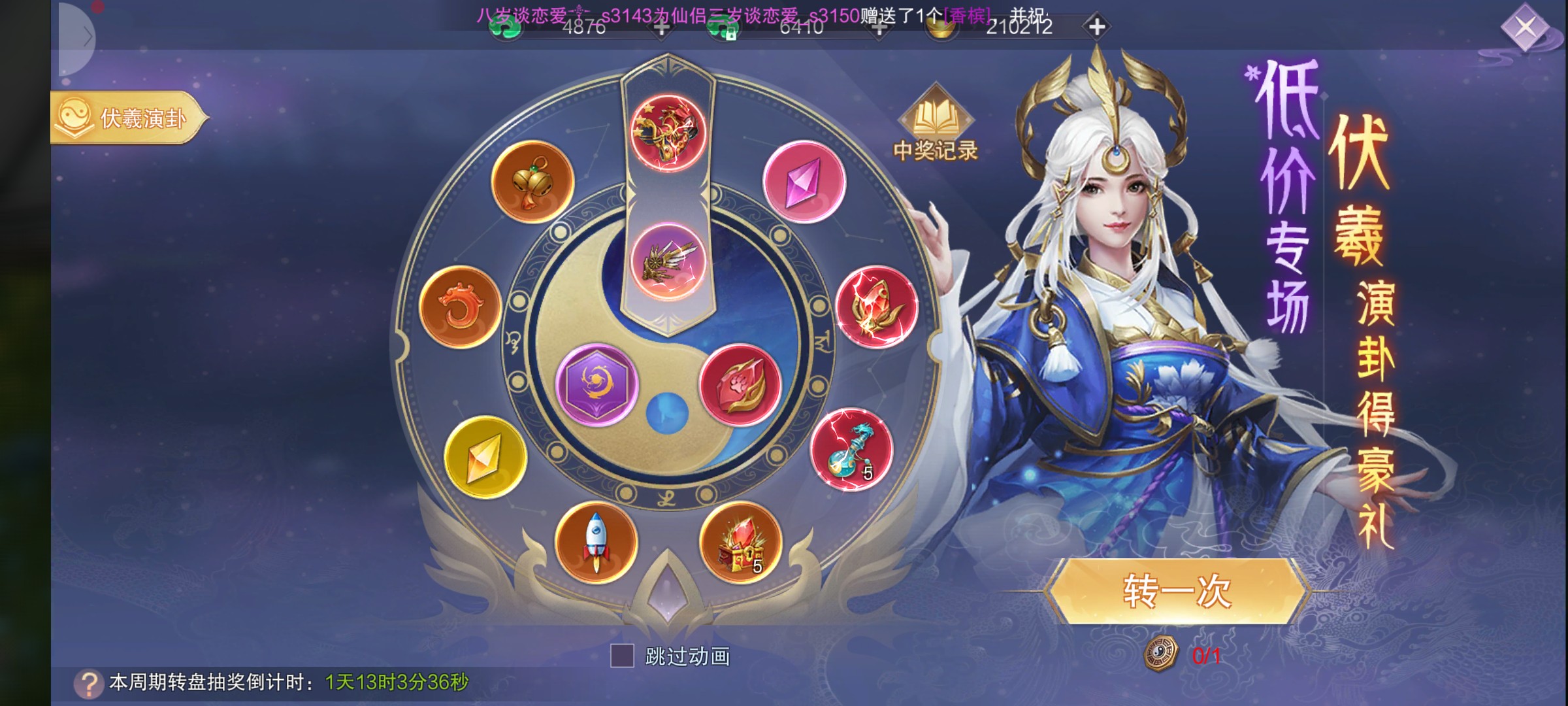View the red armored mount top prize
Image resolution: width=1568 pixels, height=706 pixels.
point(668,133)
